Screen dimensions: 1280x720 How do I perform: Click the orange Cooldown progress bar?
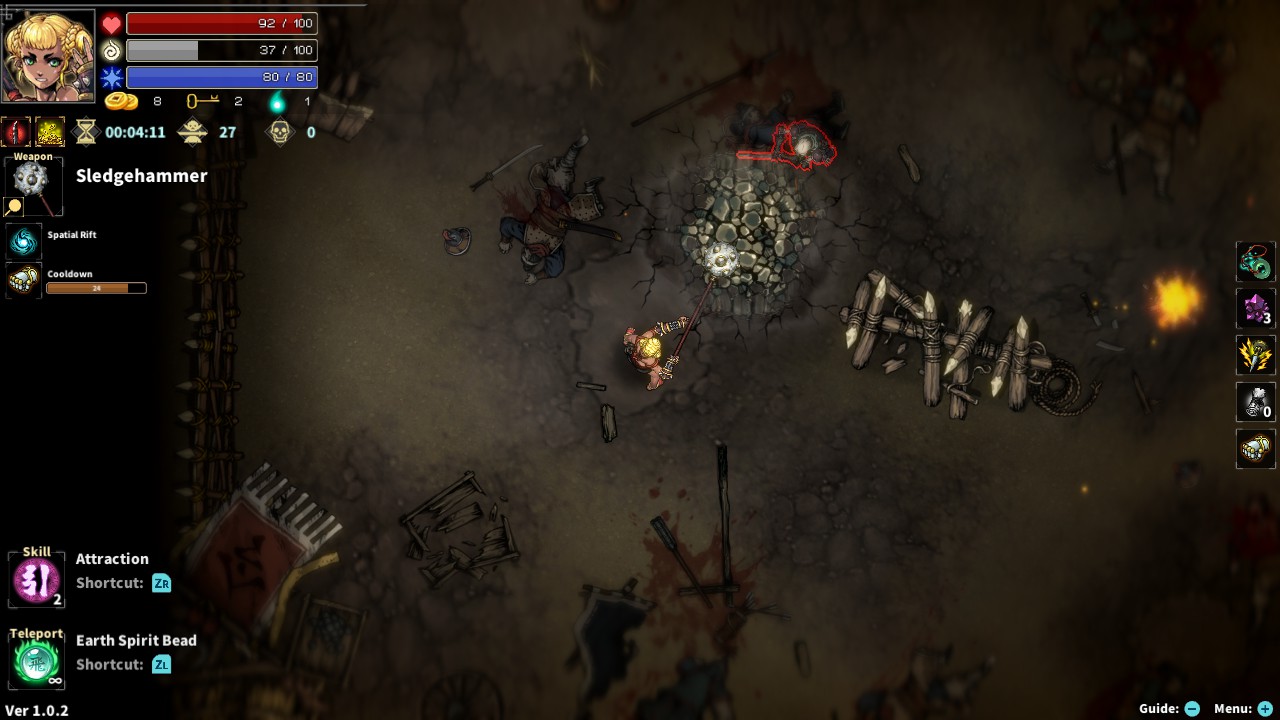pos(97,288)
